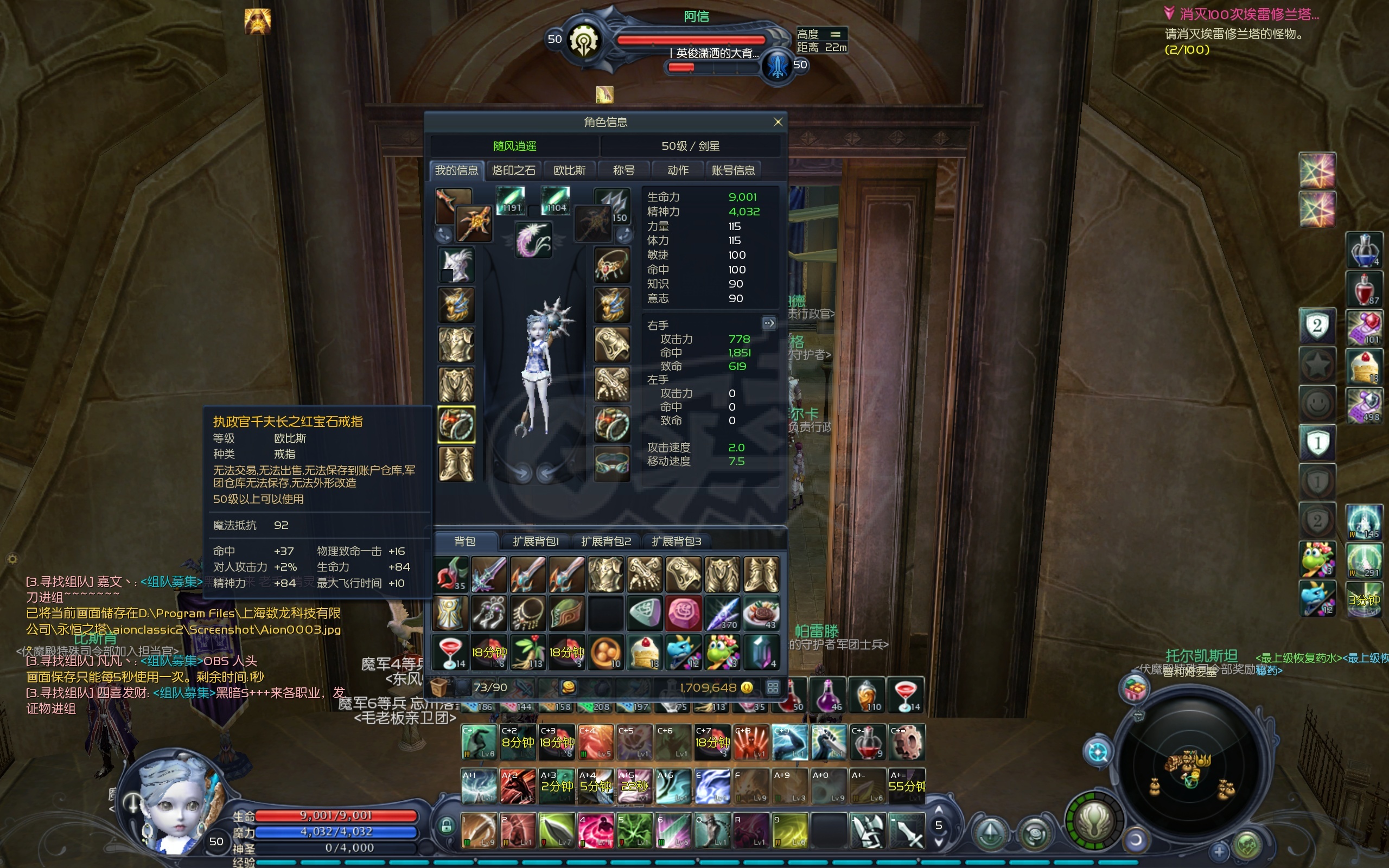Open the 扩展背包3 bag tab
This screenshot has width=1389, height=868.
(676, 541)
